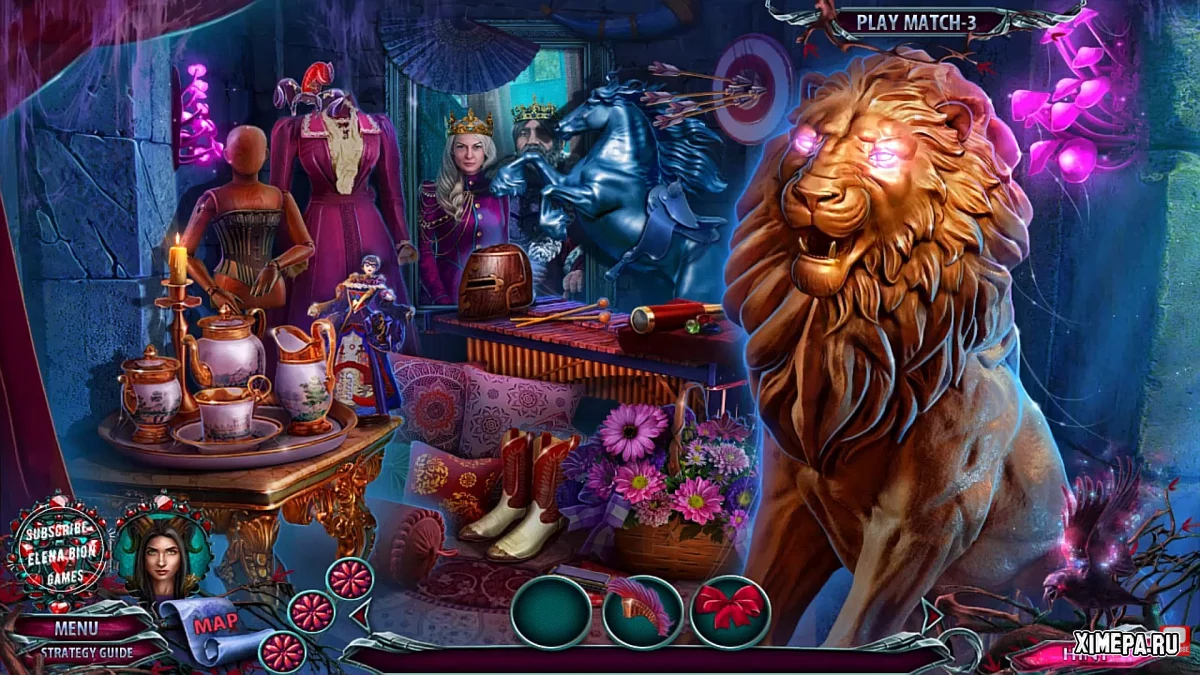Click the heroine portrait medallion

(x=162, y=551)
